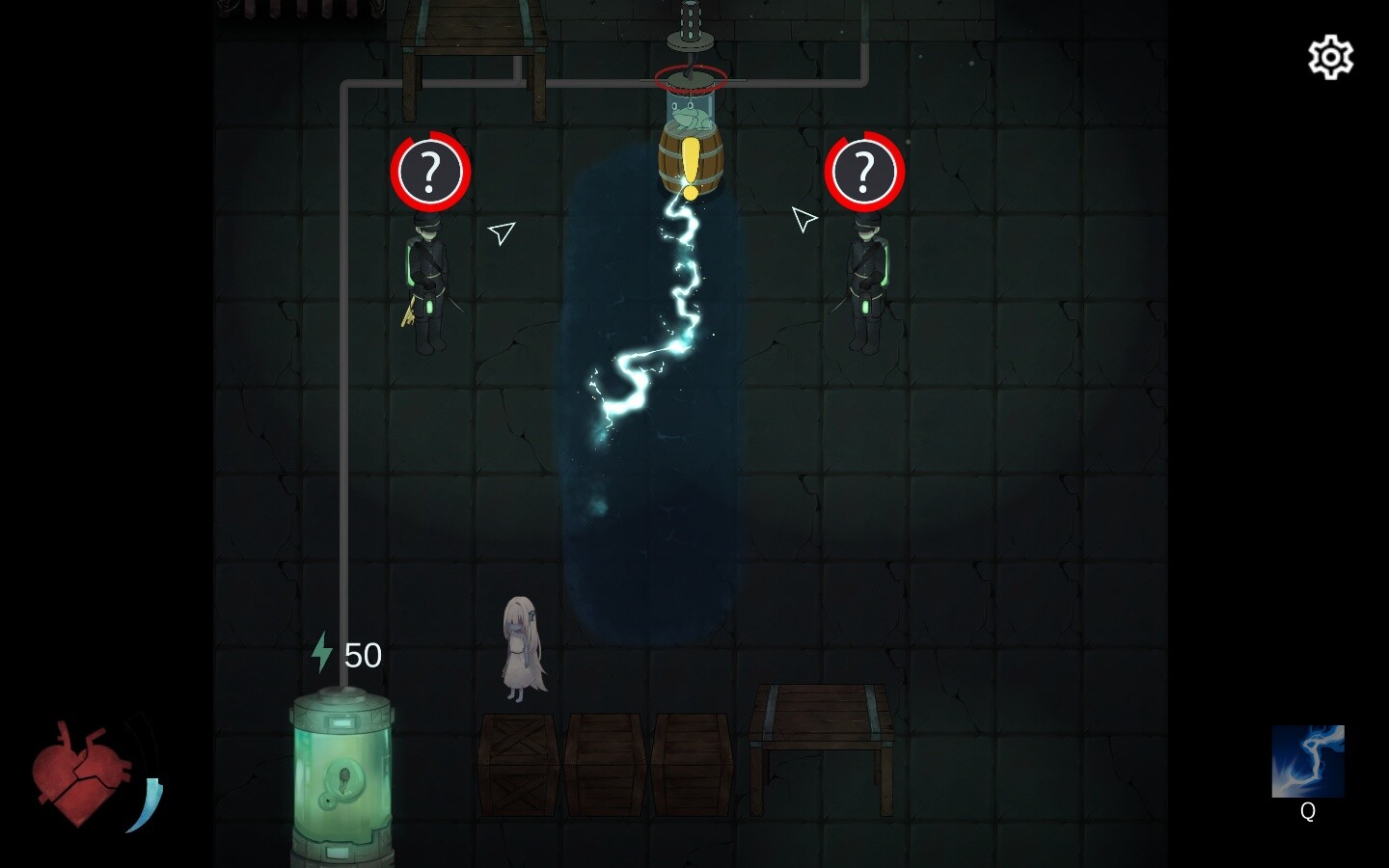This screenshot has height=868, width=1389.
Task: Activate the lightning skill bound to Q
Action: click(x=1308, y=761)
